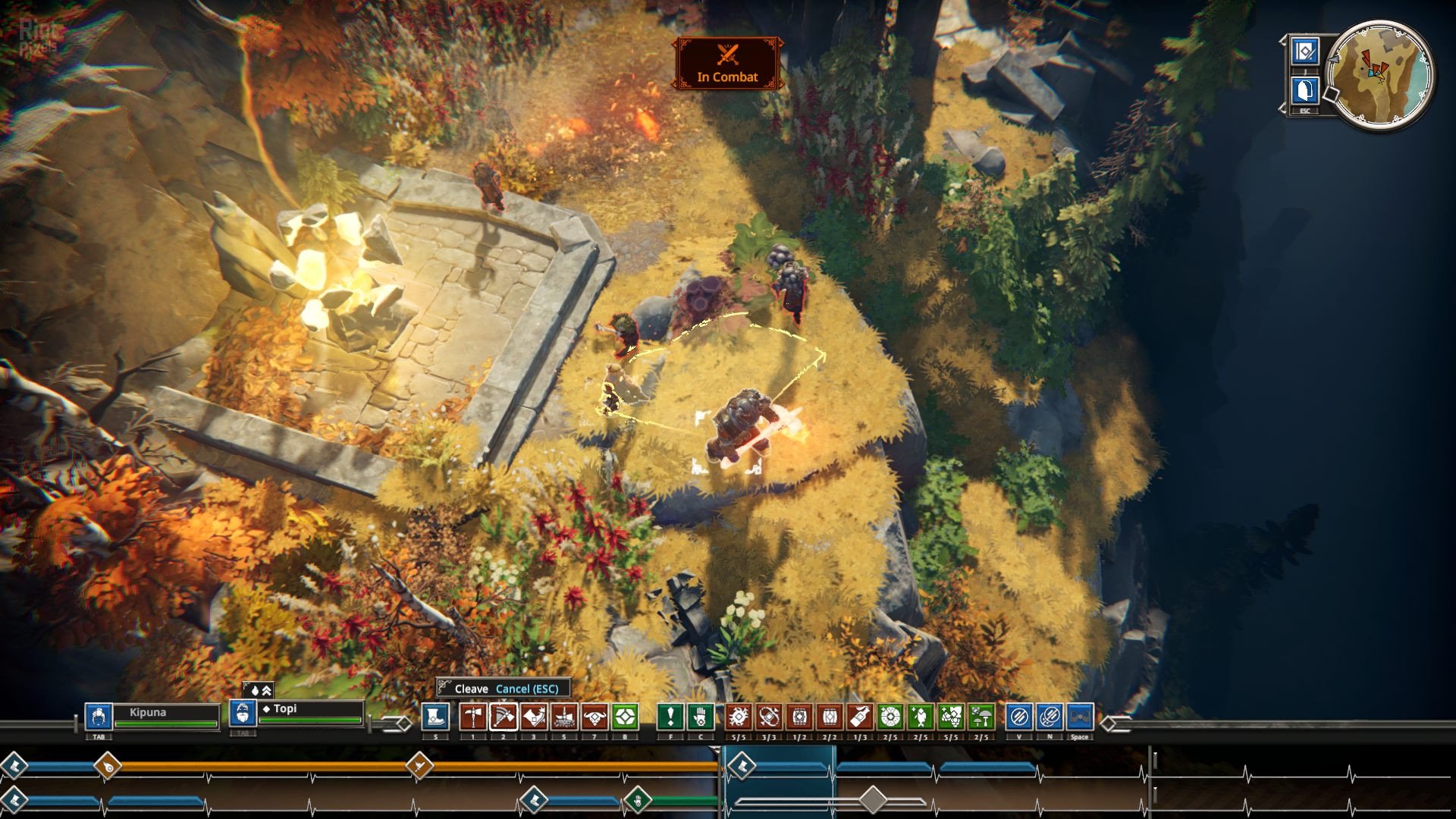Use the single axe strike ability
1456x819 pixels.
click(473, 717)
